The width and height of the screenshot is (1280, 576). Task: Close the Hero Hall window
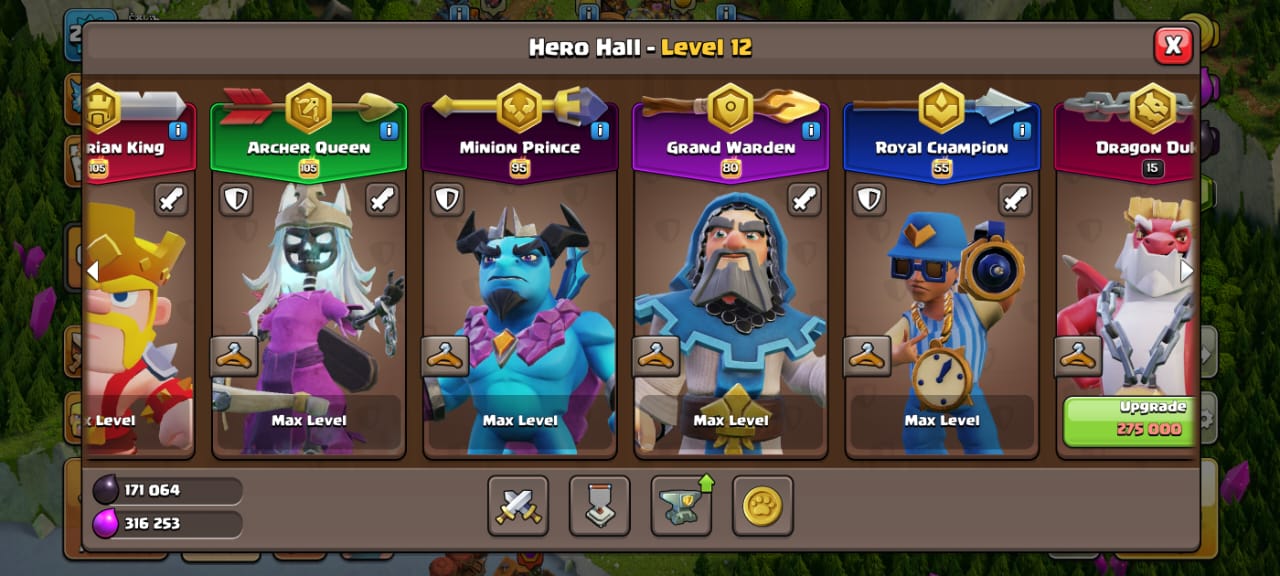tap(1172, 45)
